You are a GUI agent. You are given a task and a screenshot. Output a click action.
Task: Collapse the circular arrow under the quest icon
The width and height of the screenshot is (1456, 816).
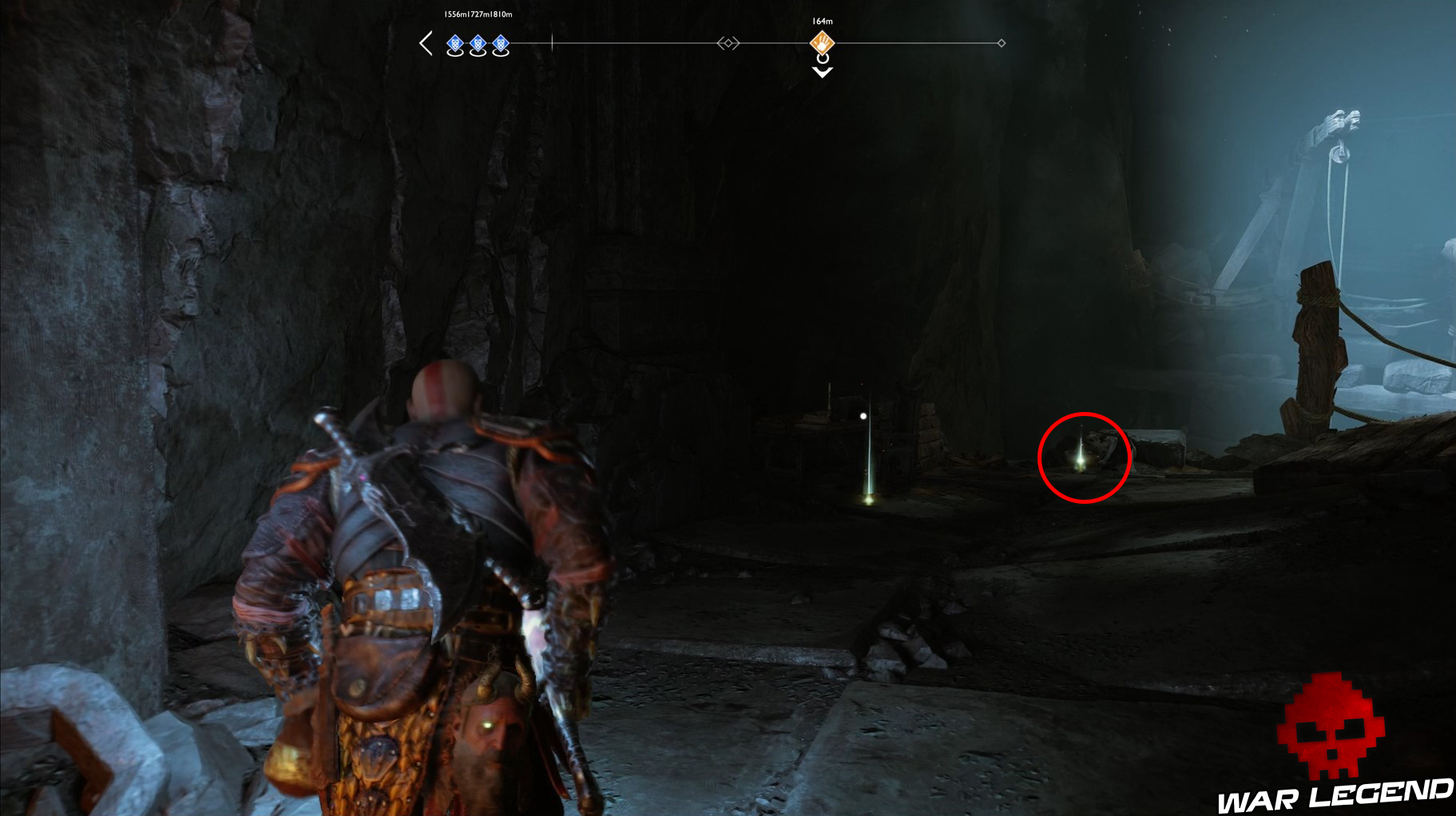coord(821,60)
